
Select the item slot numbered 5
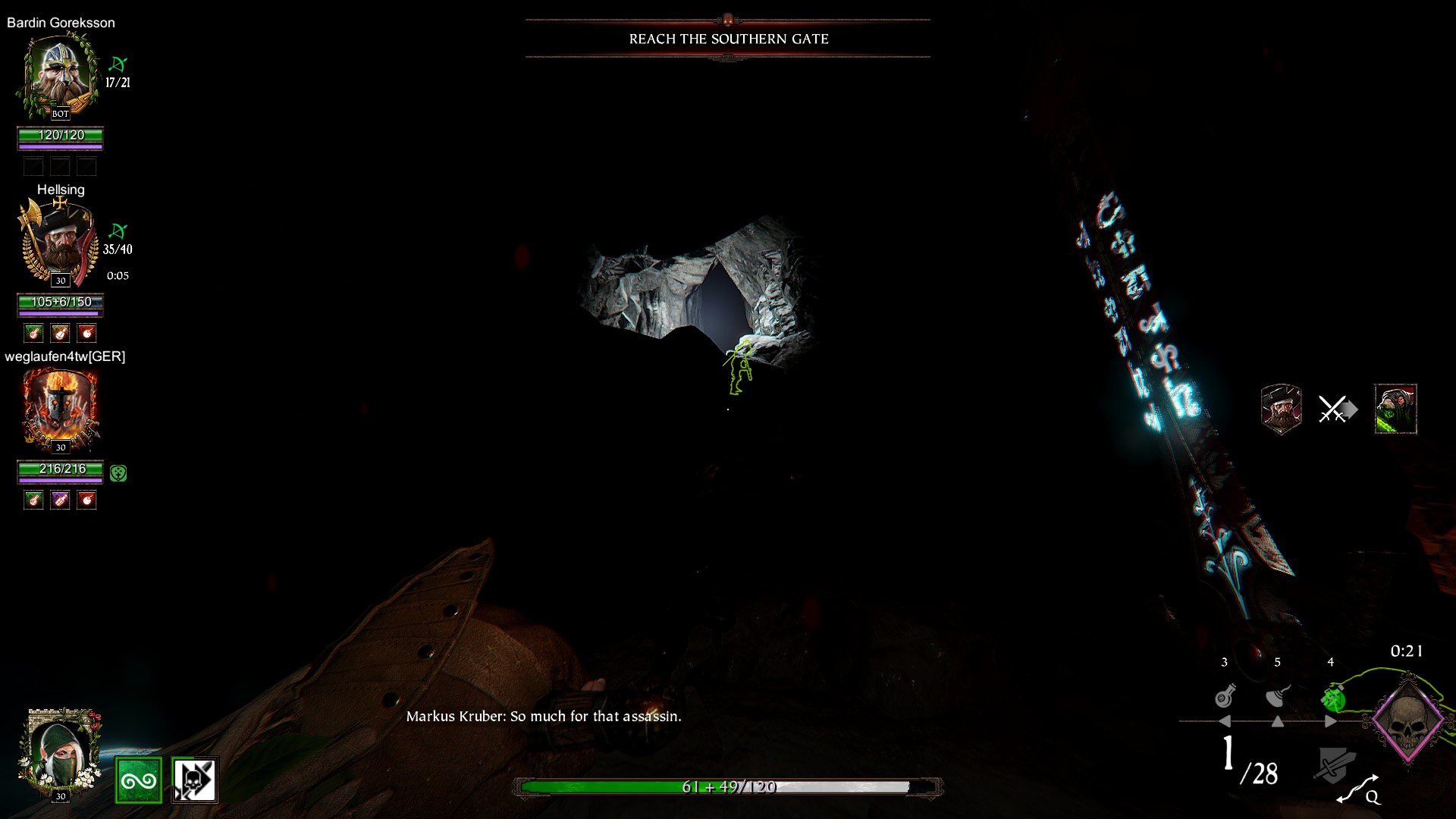(1279, 696)
